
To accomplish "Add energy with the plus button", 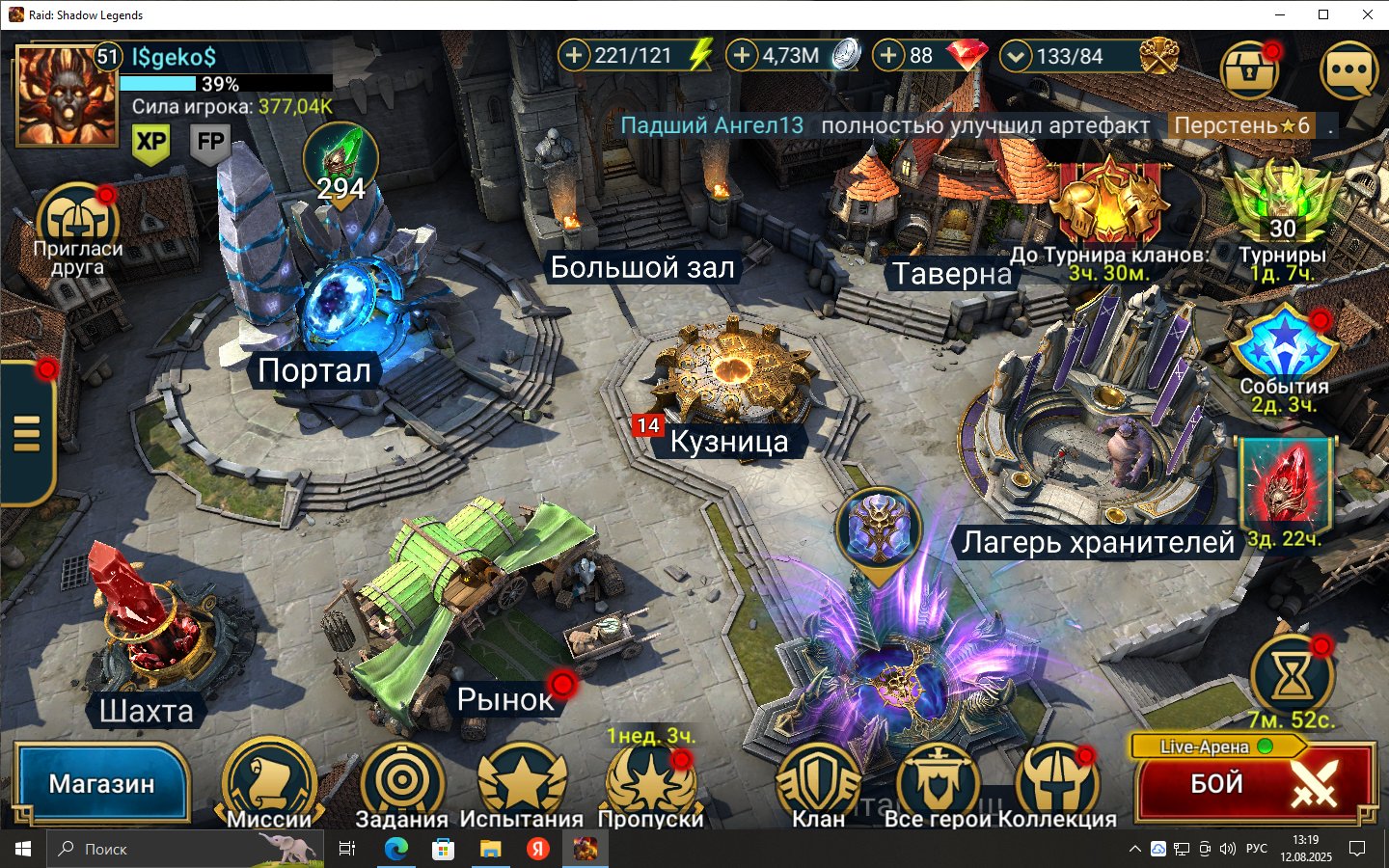I will pyautogui.click(x=574, y=55).
